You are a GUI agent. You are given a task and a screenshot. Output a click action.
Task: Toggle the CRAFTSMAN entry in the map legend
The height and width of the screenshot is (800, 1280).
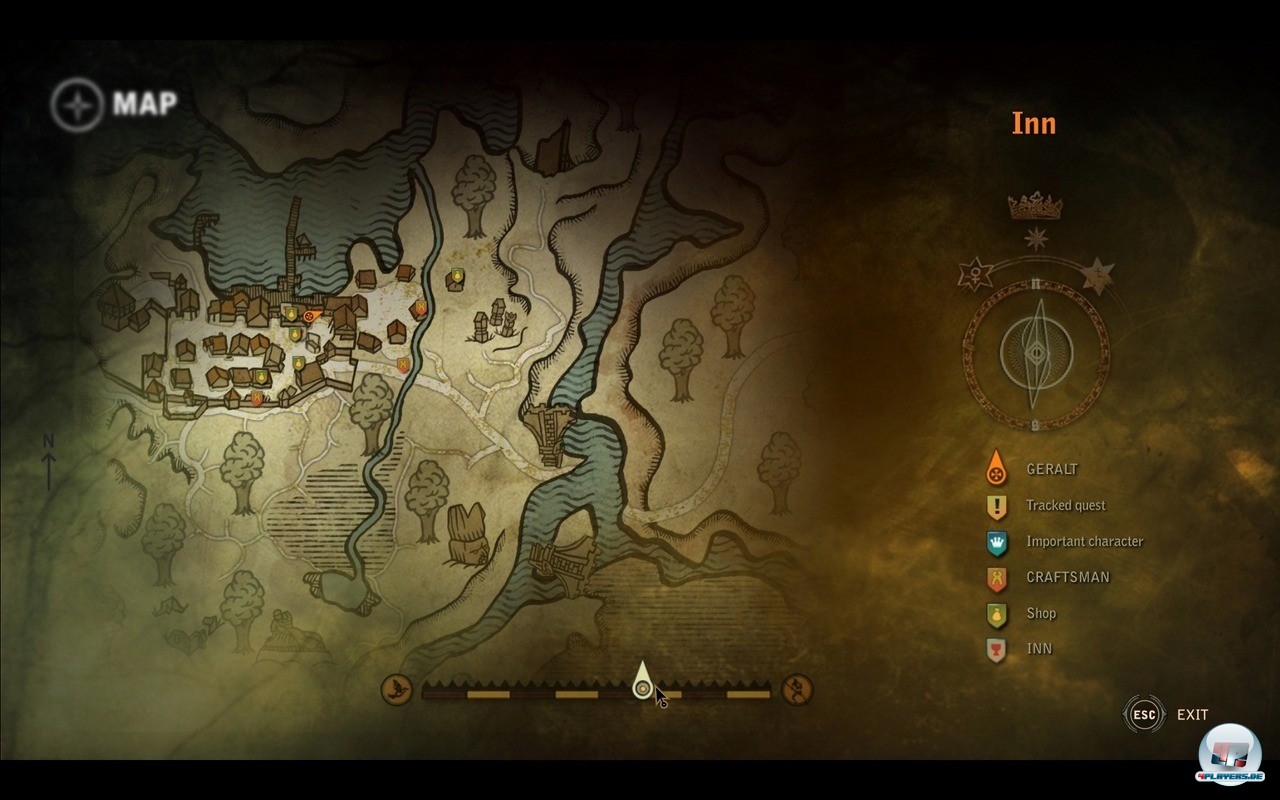pyautogui.click(x=1067, y=577)
